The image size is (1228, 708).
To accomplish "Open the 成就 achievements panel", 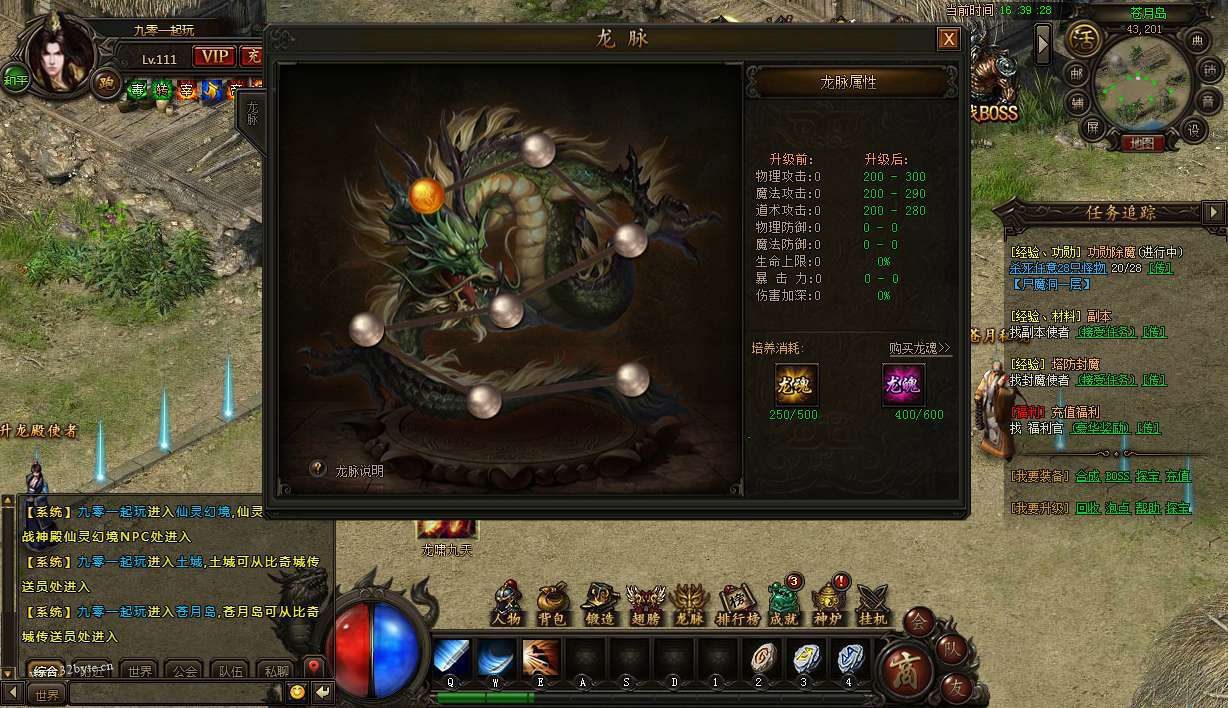I will 782,603.
